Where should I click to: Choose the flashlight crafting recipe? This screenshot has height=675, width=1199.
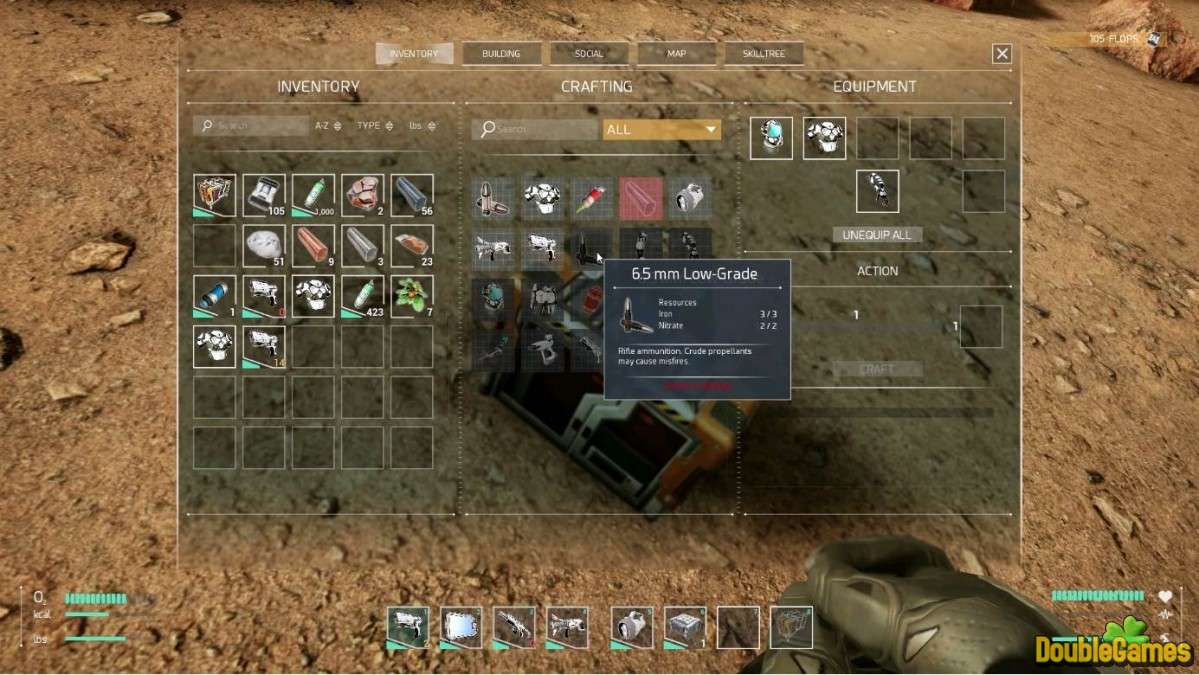tap(690, 198)
